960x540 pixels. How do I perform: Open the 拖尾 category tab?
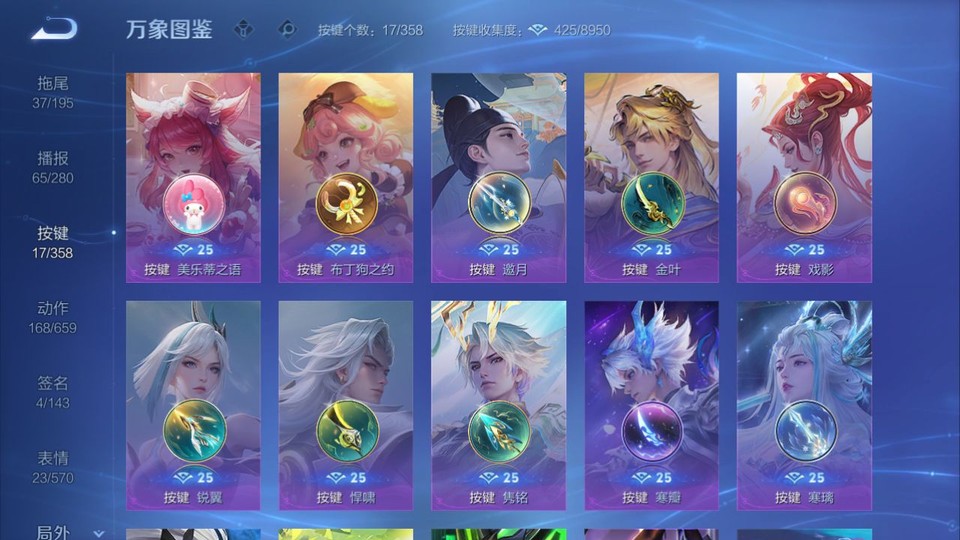(53, 92)
